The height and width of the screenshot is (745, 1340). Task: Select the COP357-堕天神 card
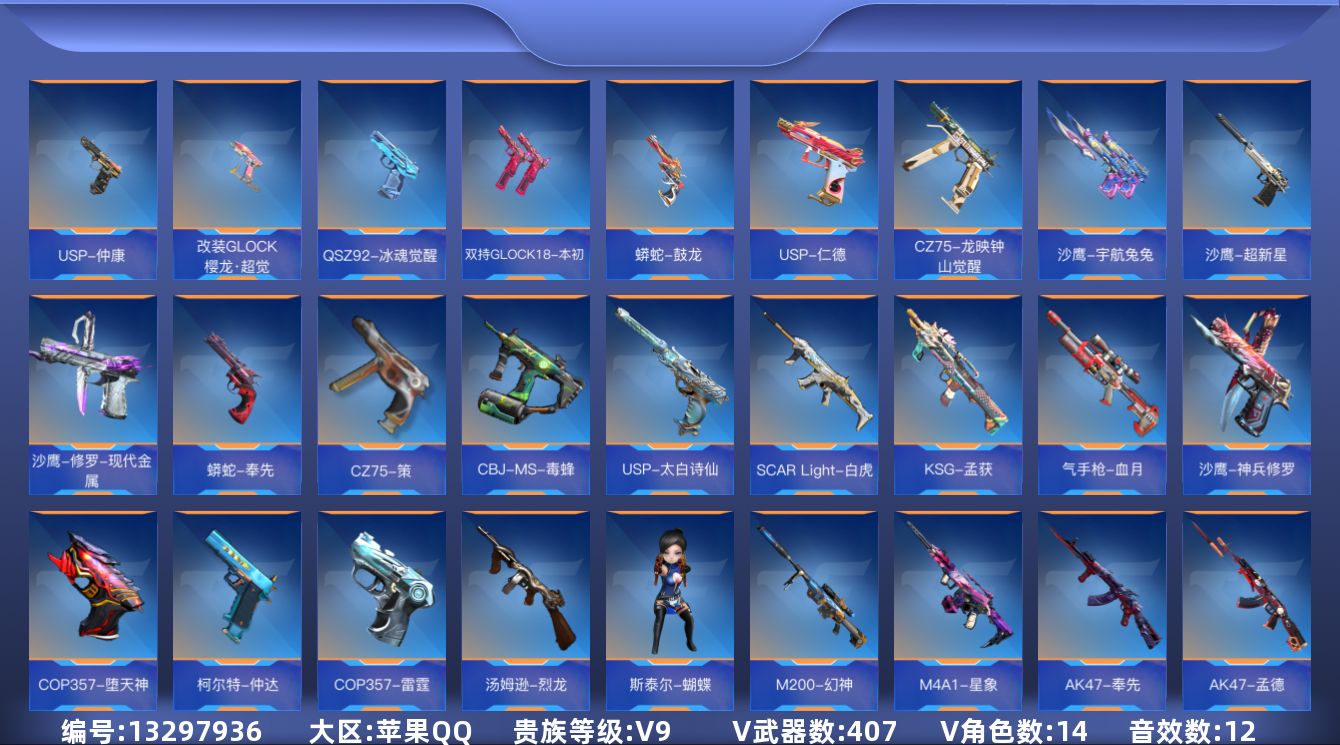(93, 610)
